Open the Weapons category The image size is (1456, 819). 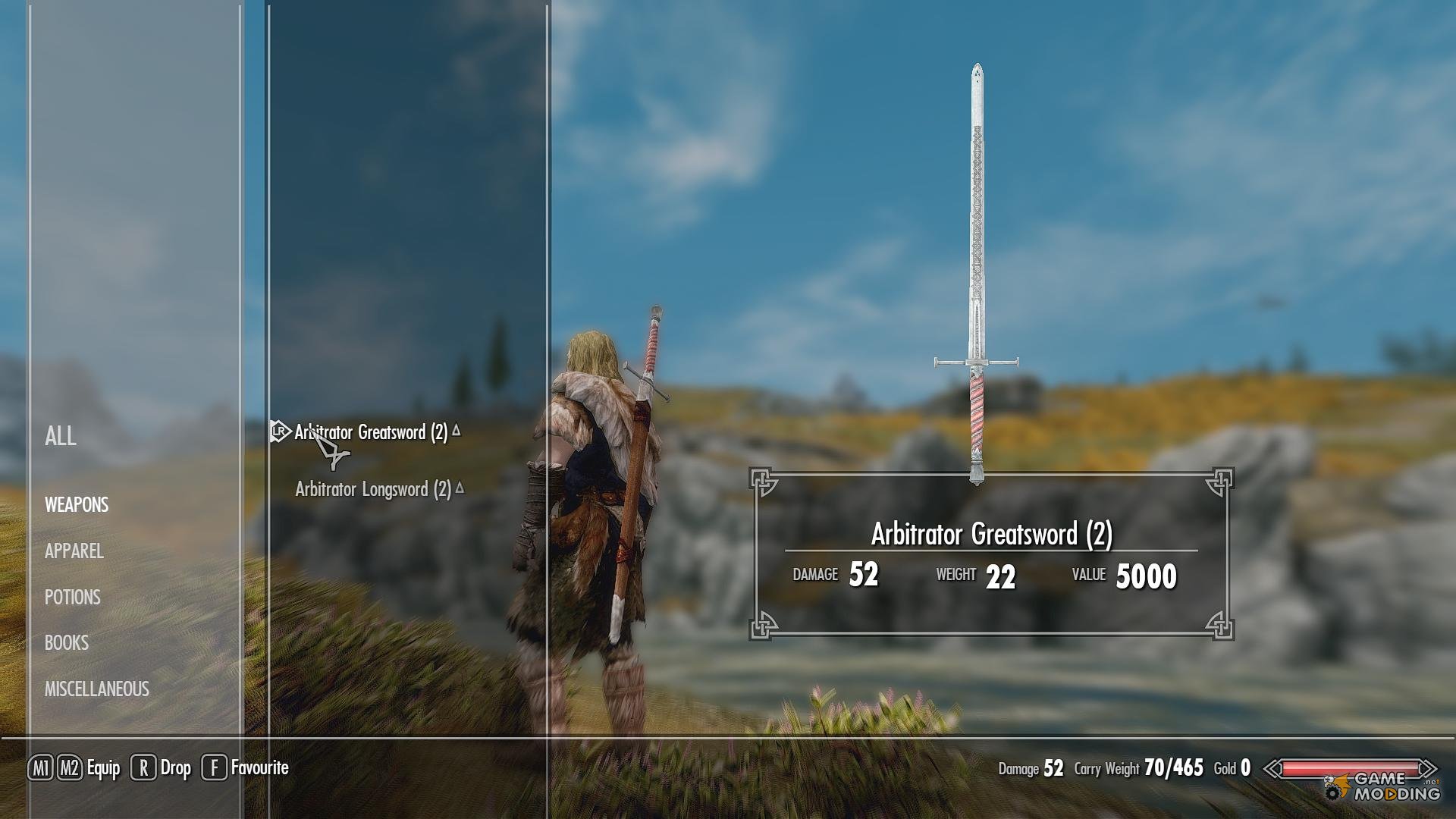pyautogui.click(x=77, y=505)
